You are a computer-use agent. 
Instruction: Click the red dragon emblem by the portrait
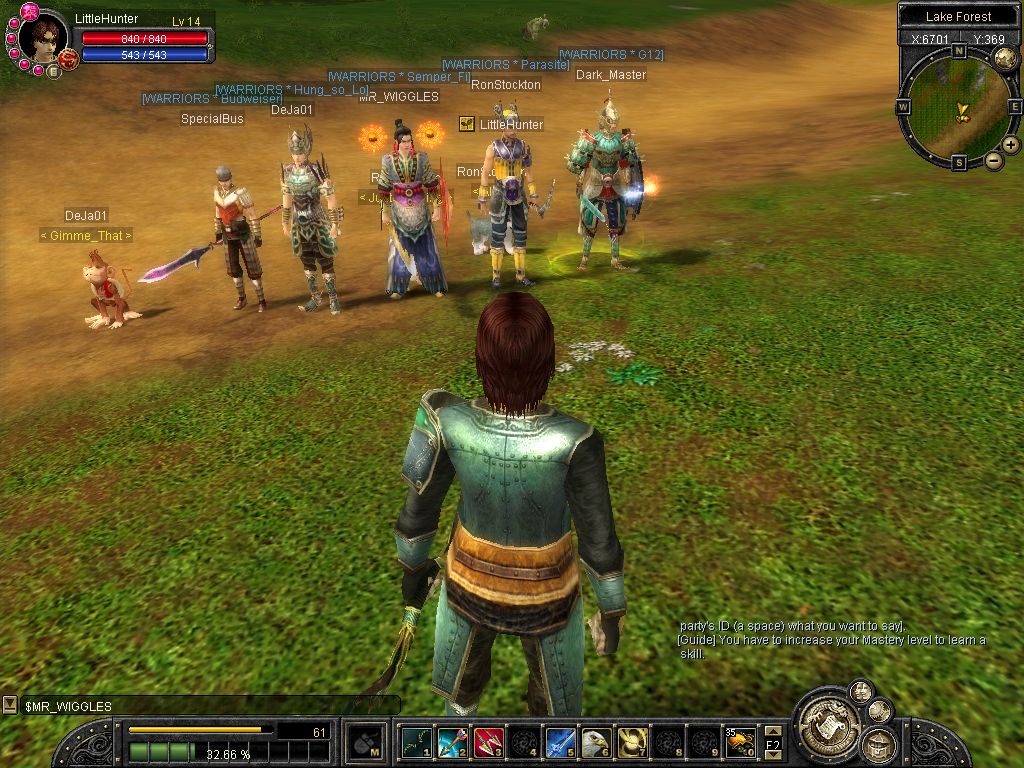click(x=68, y=59)
